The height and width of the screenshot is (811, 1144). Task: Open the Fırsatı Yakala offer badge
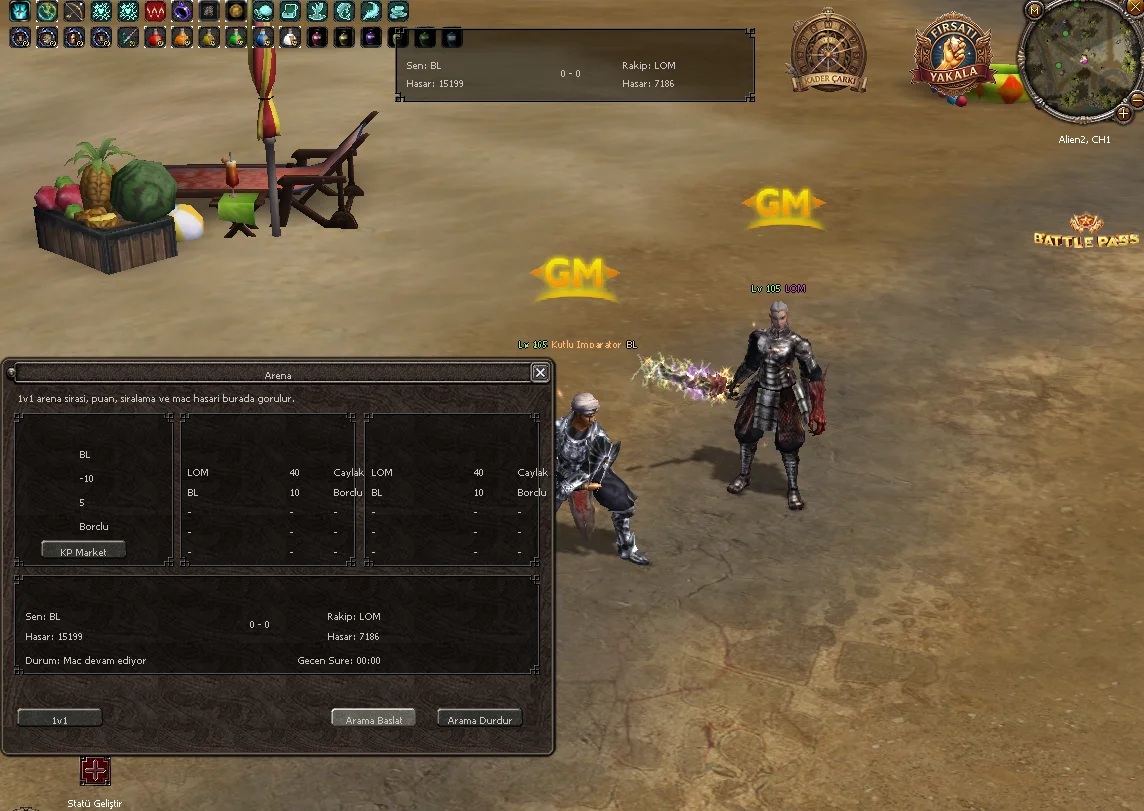[951, 55]
